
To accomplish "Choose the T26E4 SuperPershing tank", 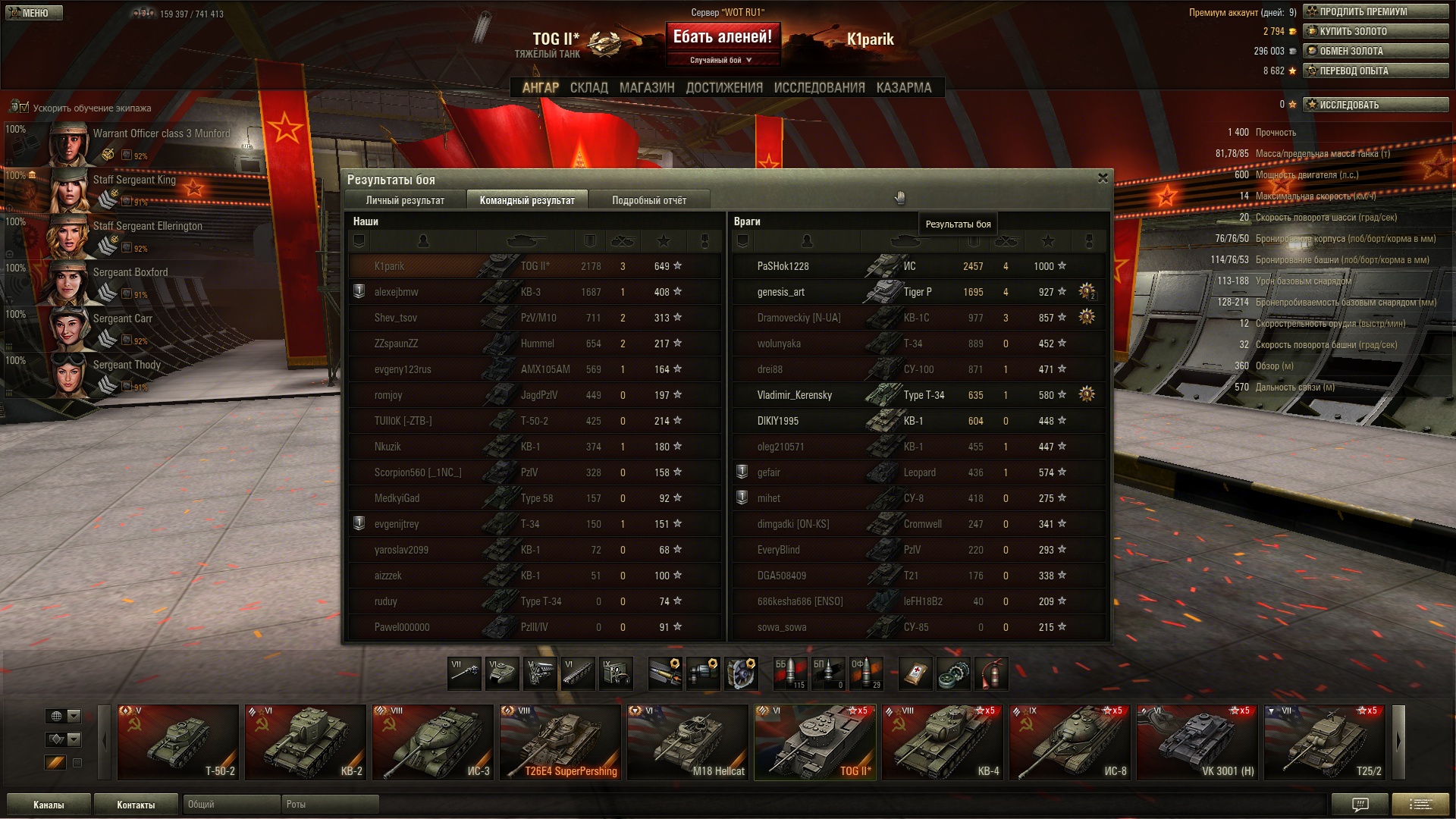I will 560,742.
